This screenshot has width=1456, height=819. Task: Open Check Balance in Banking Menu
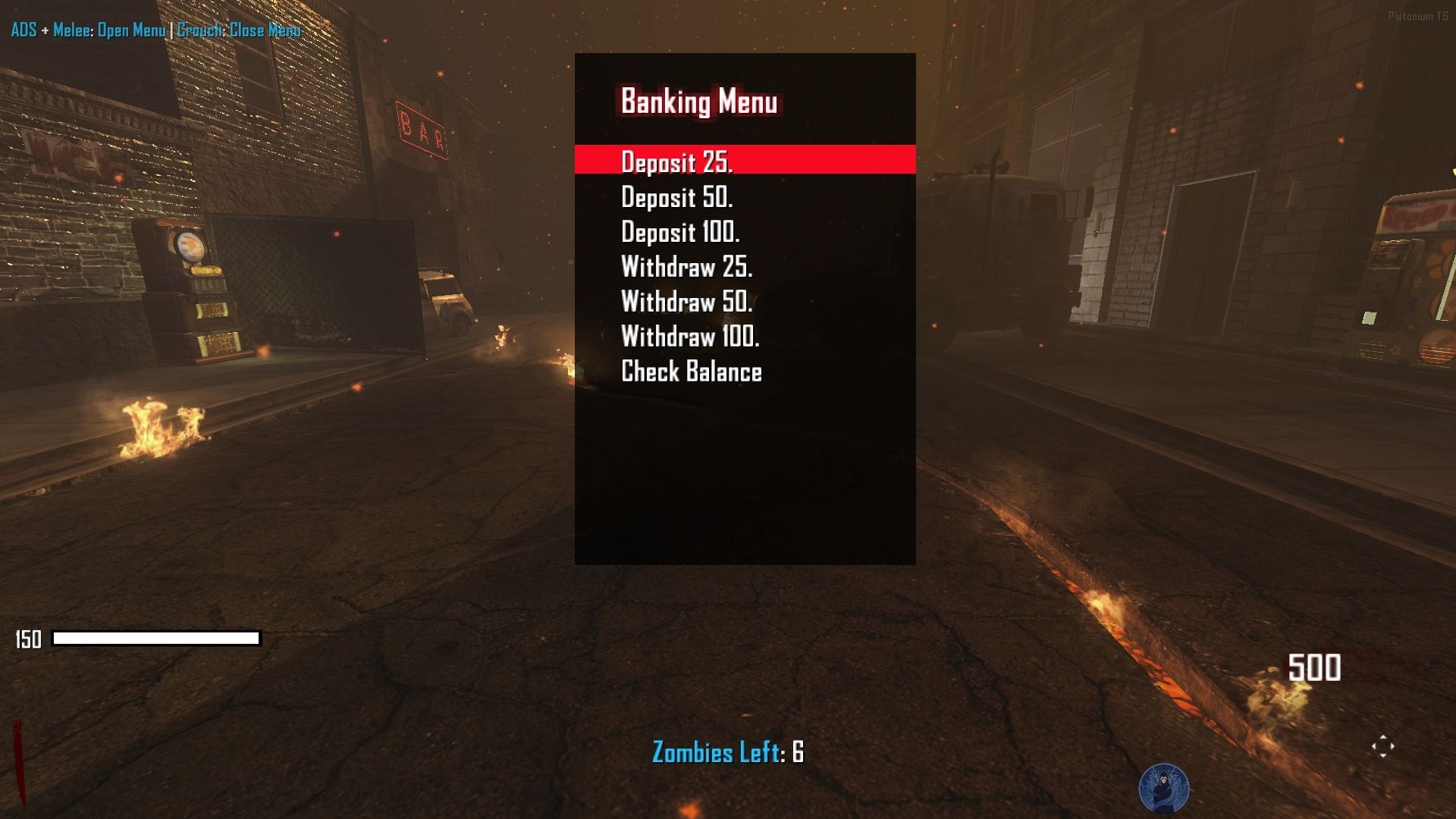[x=691, y=372]
